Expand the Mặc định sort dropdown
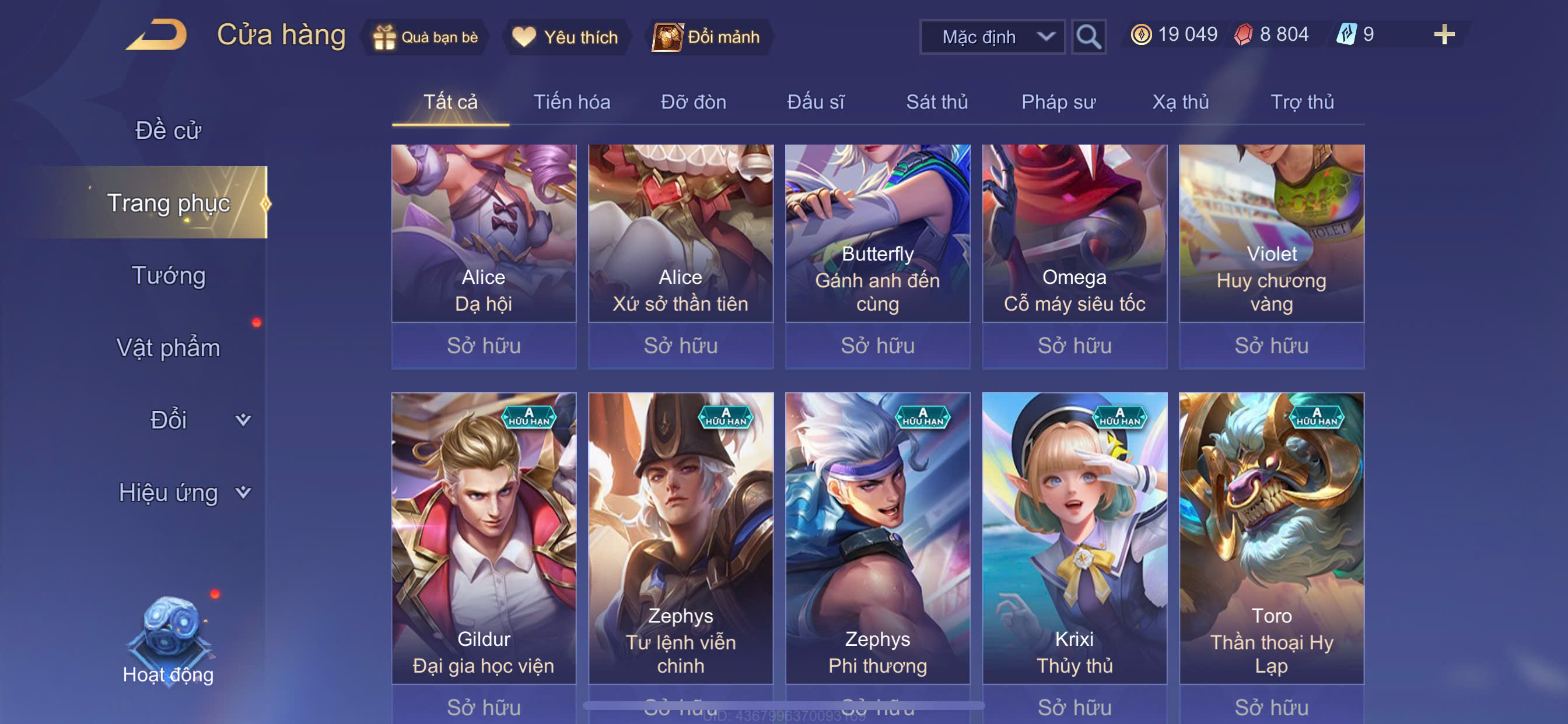Image resolution: width=1568 pixels, height=724 pixels. (x=992, y=37)
